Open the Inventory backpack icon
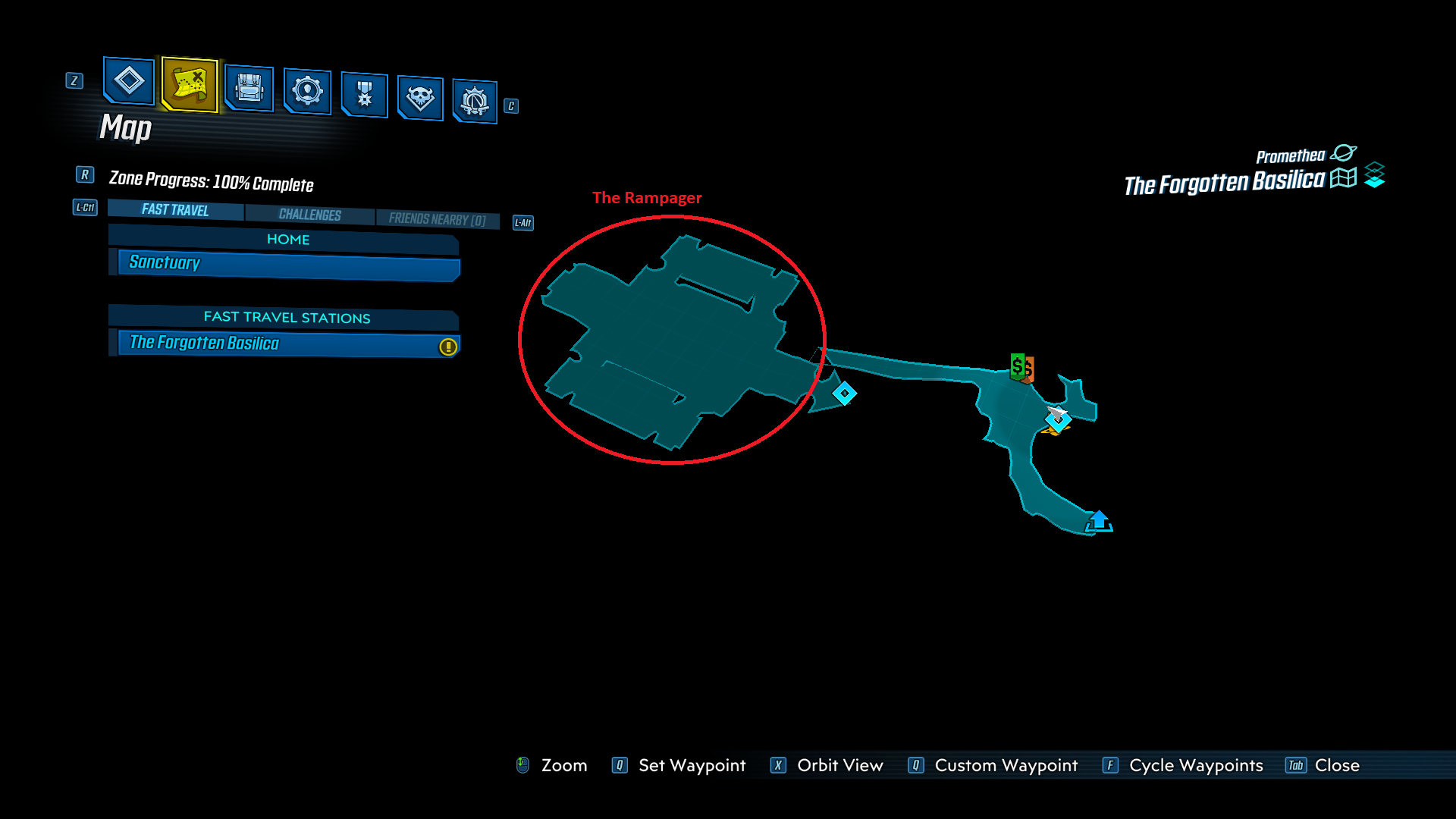This screenshot has height=819, width=1456. tap(250, 89)
